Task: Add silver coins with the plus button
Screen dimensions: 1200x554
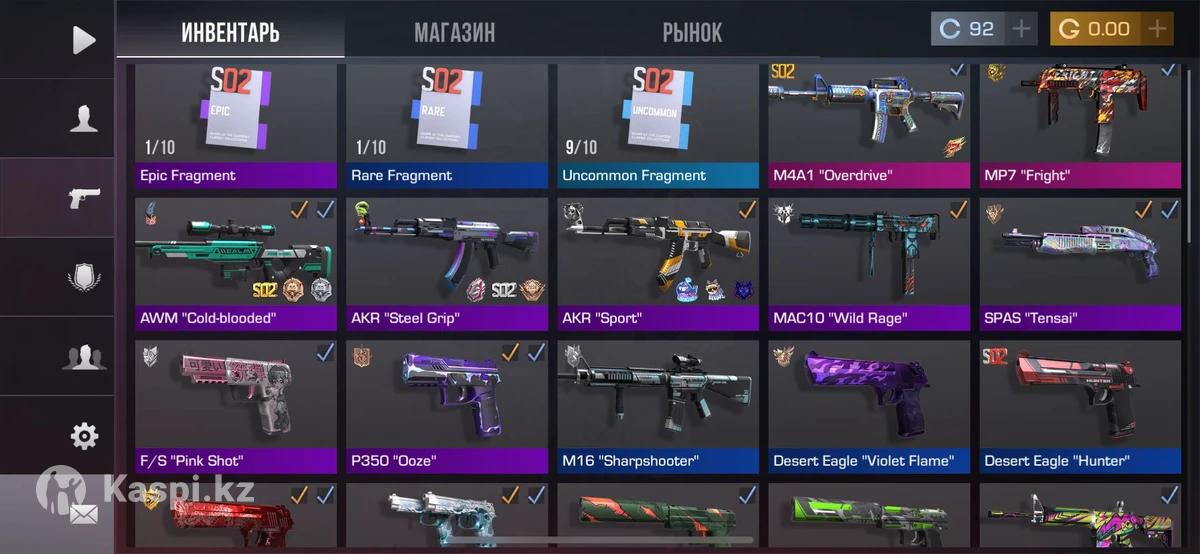Action: pos(1021,29)
